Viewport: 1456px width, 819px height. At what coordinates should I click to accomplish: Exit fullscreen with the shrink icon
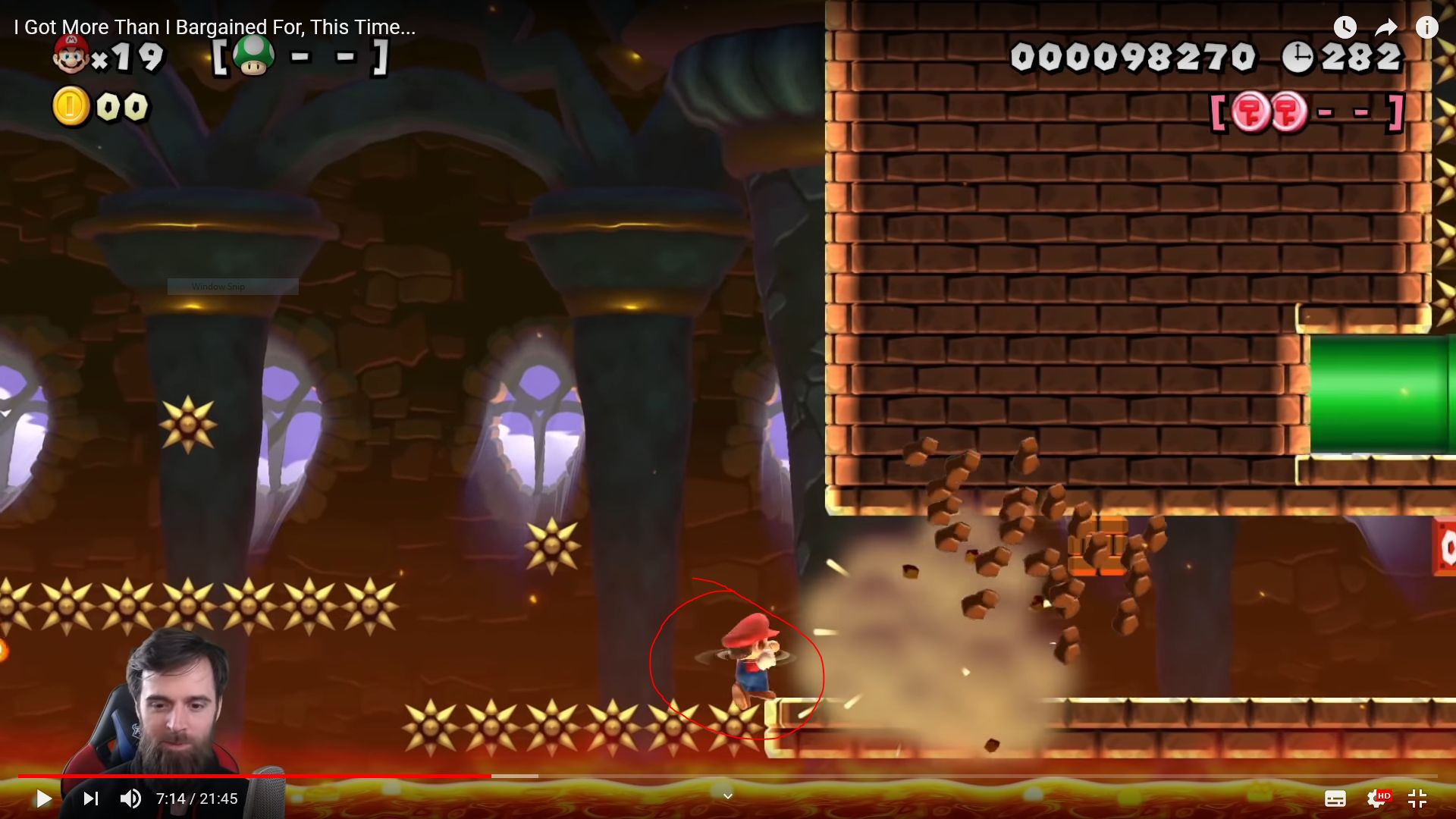pyautogui.click(x=1417, y=799)
